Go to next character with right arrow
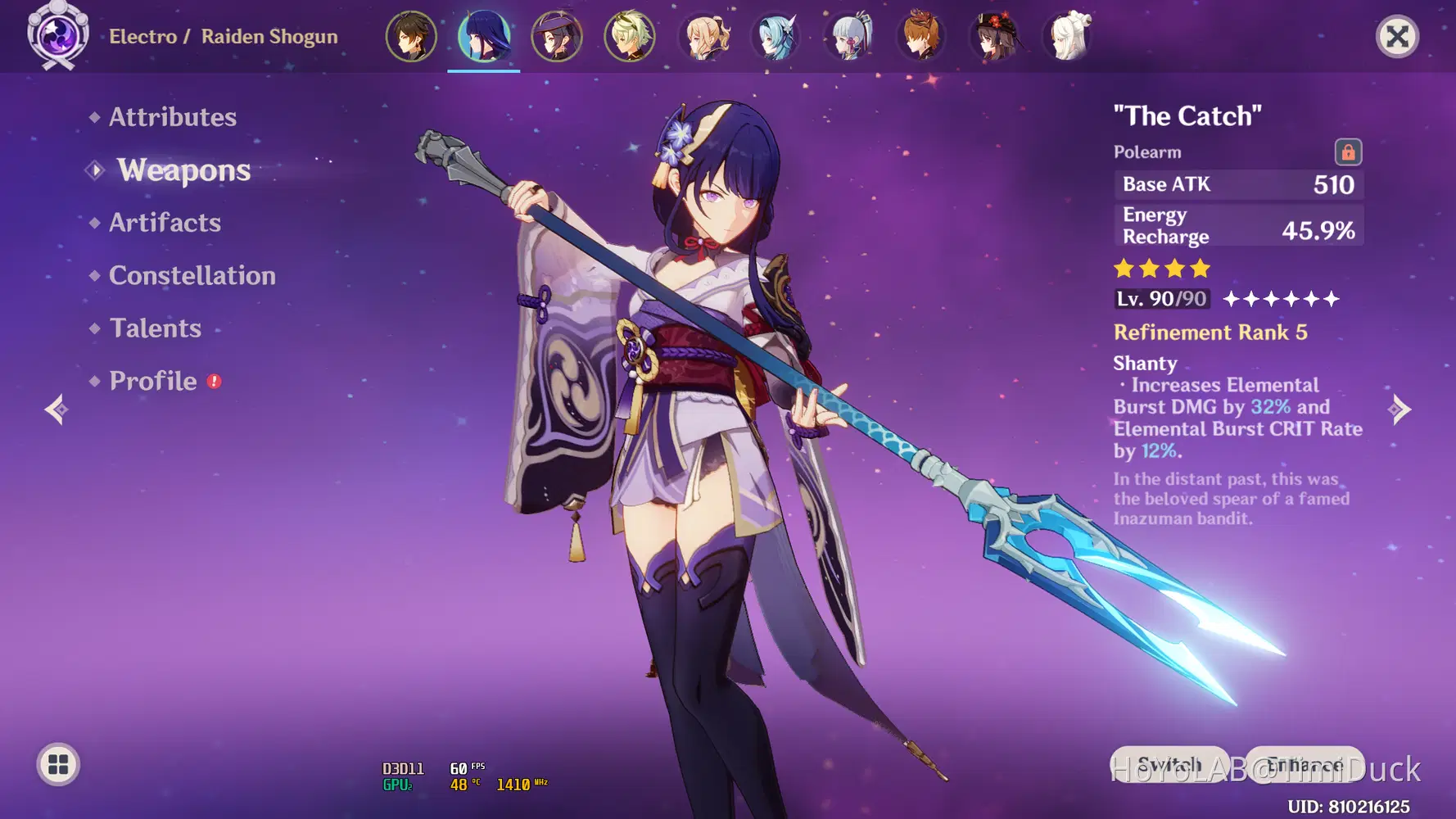The width and height of the screenshot is (1456, 819). [1400, 409]
